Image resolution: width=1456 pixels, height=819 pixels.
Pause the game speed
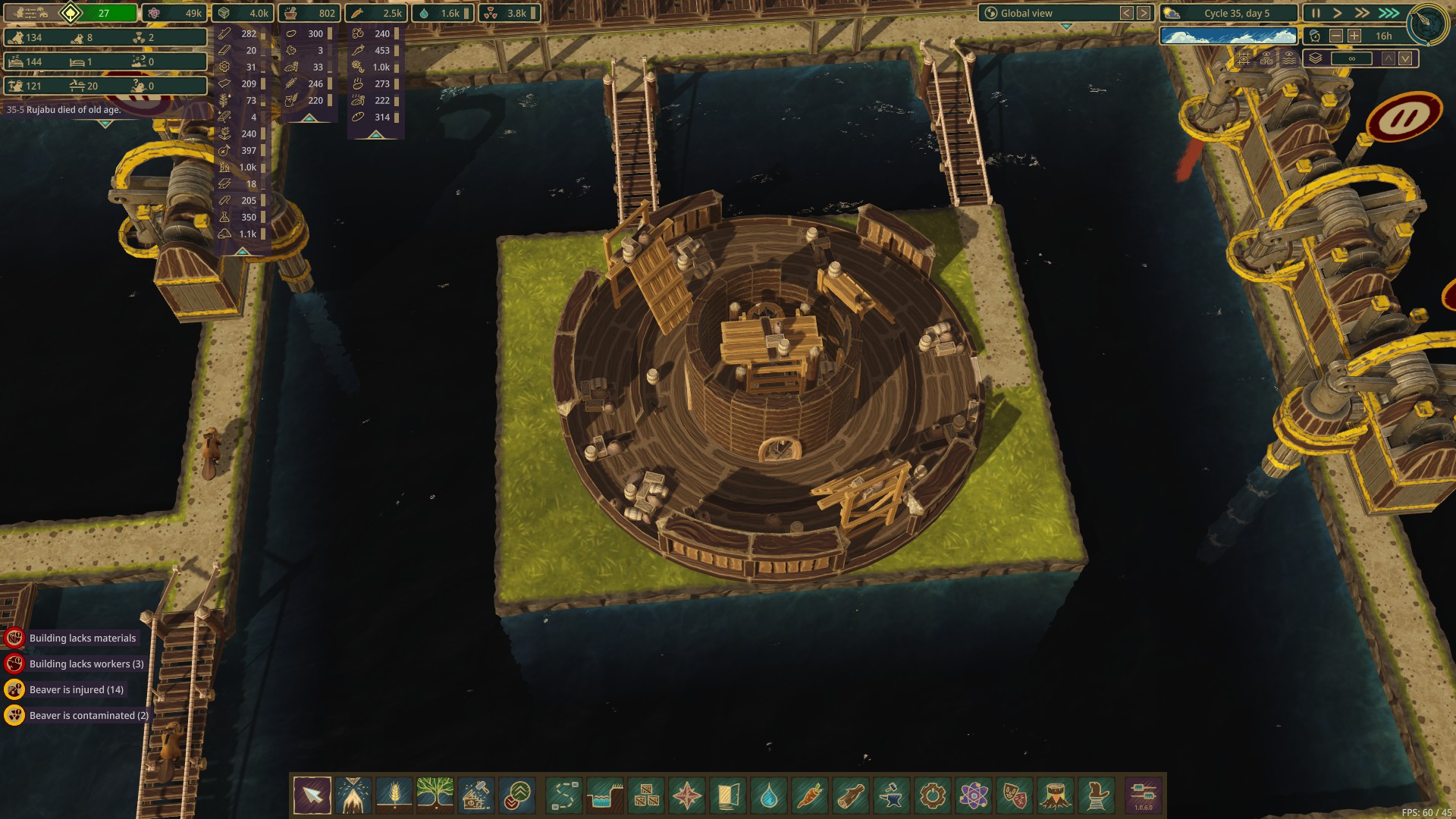(1316, 13)
